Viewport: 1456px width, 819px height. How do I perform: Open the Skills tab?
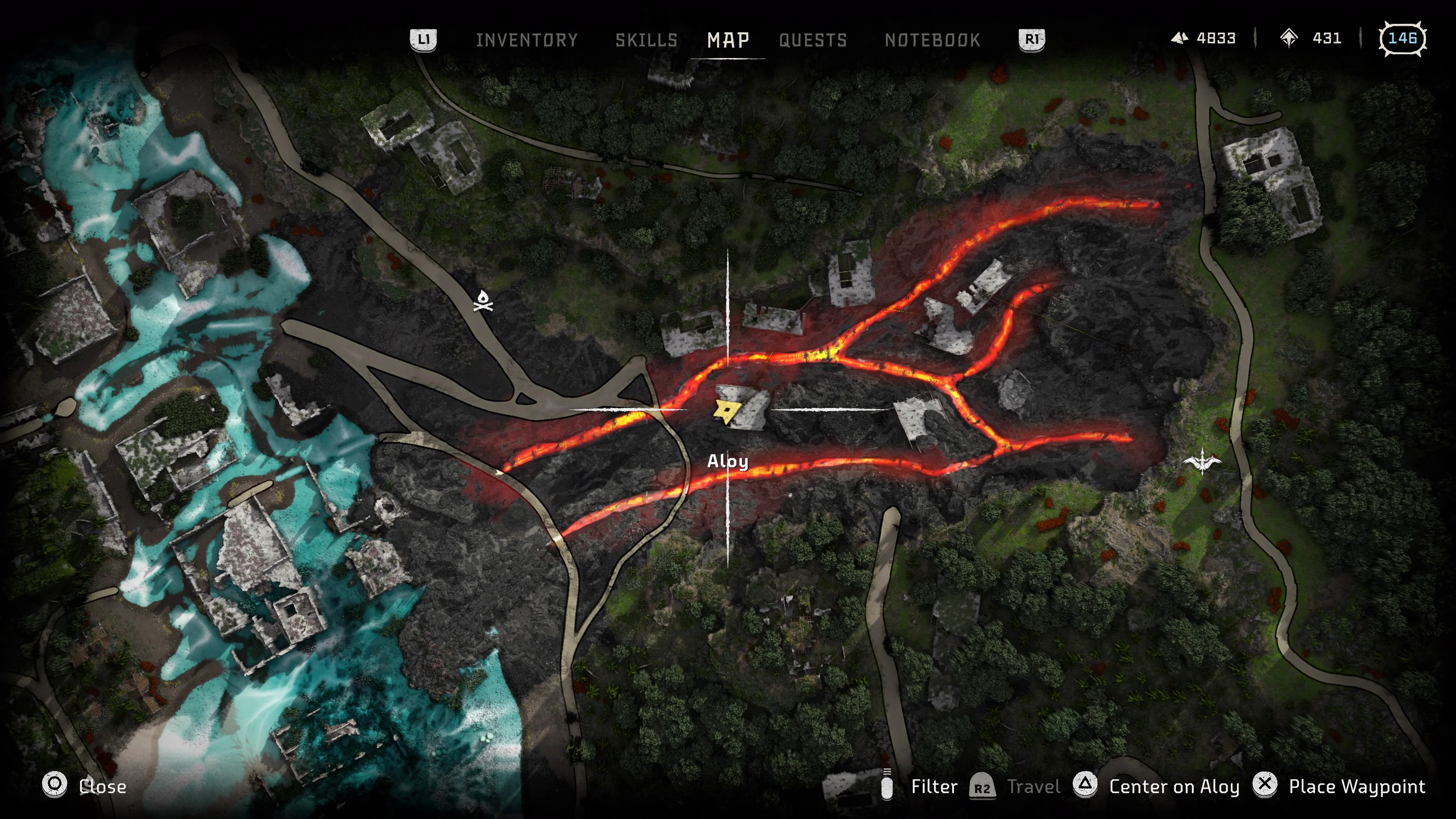(x=646, y=40)
